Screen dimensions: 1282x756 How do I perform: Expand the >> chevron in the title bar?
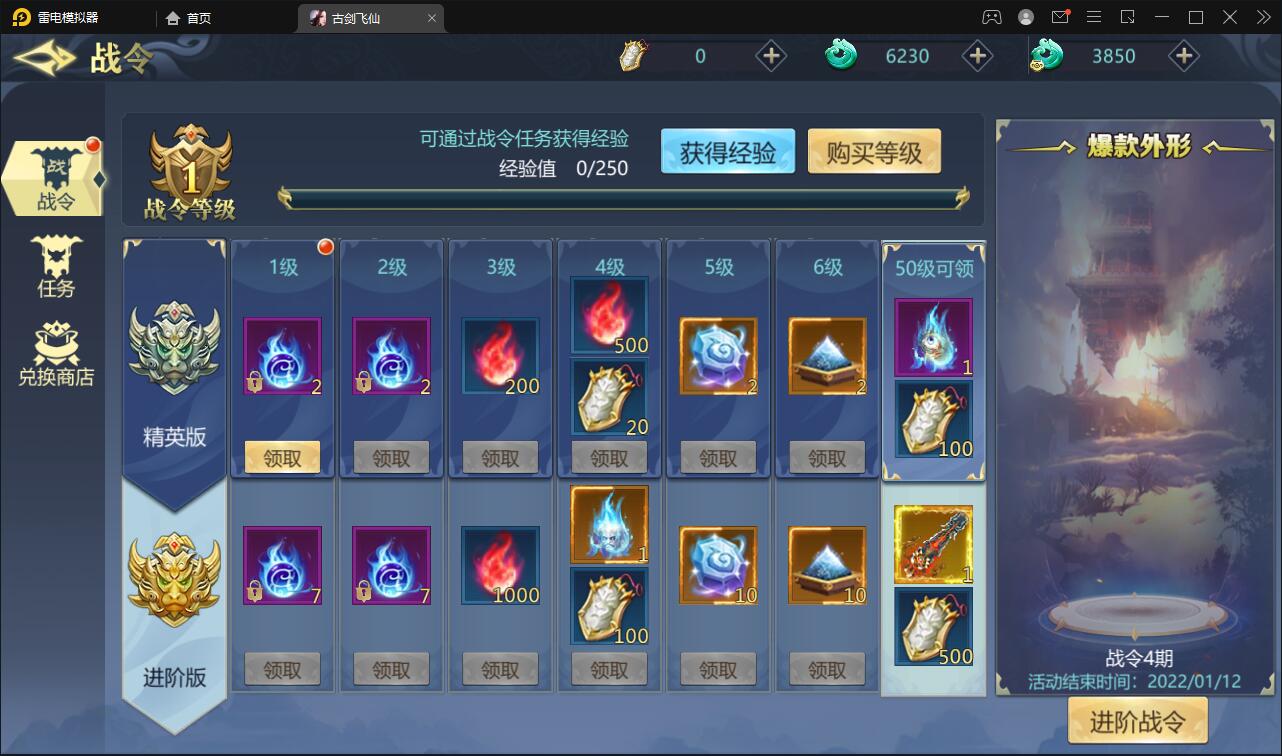[x=1263, y=17]
